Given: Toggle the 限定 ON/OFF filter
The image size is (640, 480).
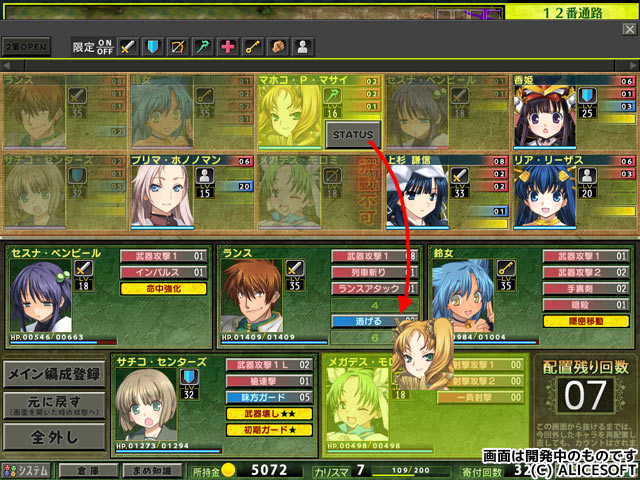Looking at the screenshot, I should click(x=93, y=46).
